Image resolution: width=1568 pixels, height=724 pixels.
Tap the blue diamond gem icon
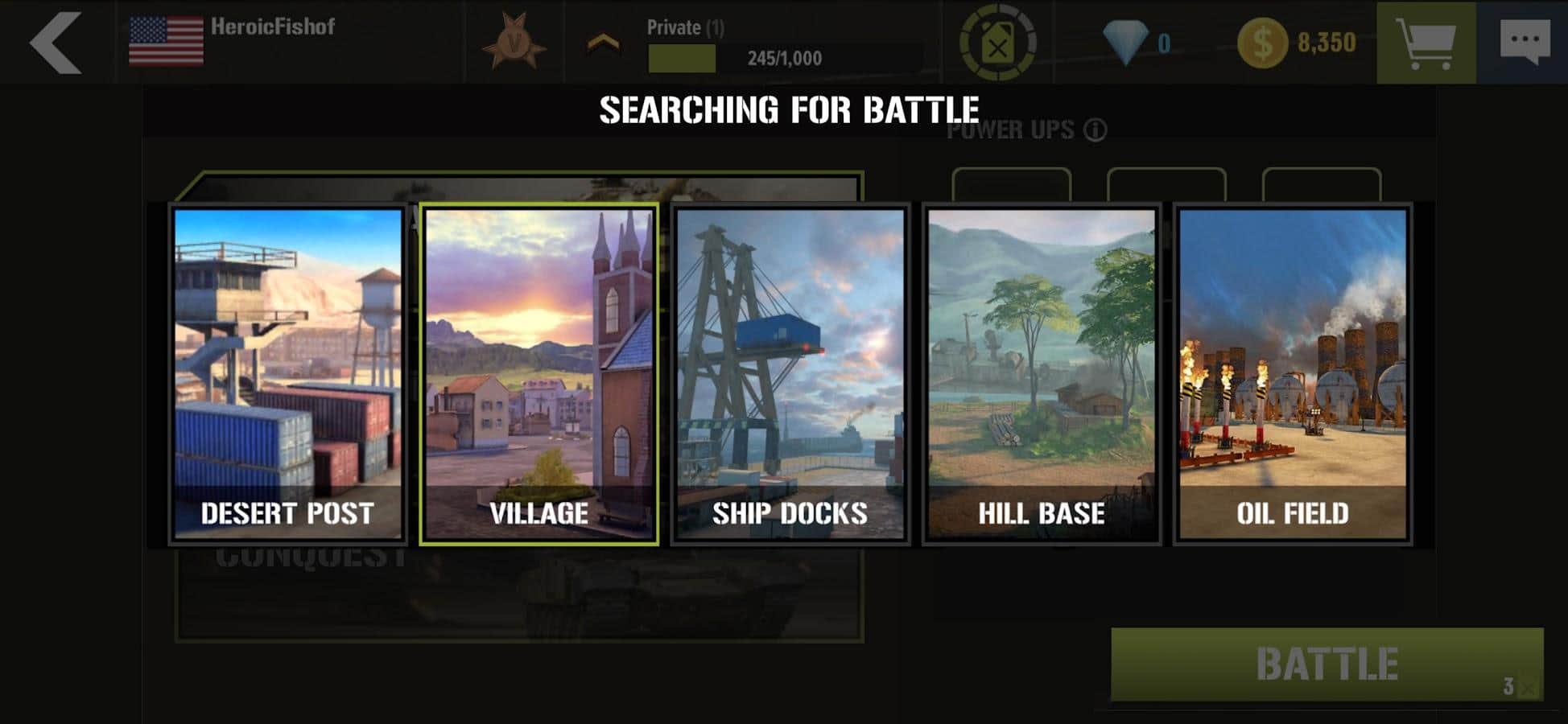point(1124,43)
